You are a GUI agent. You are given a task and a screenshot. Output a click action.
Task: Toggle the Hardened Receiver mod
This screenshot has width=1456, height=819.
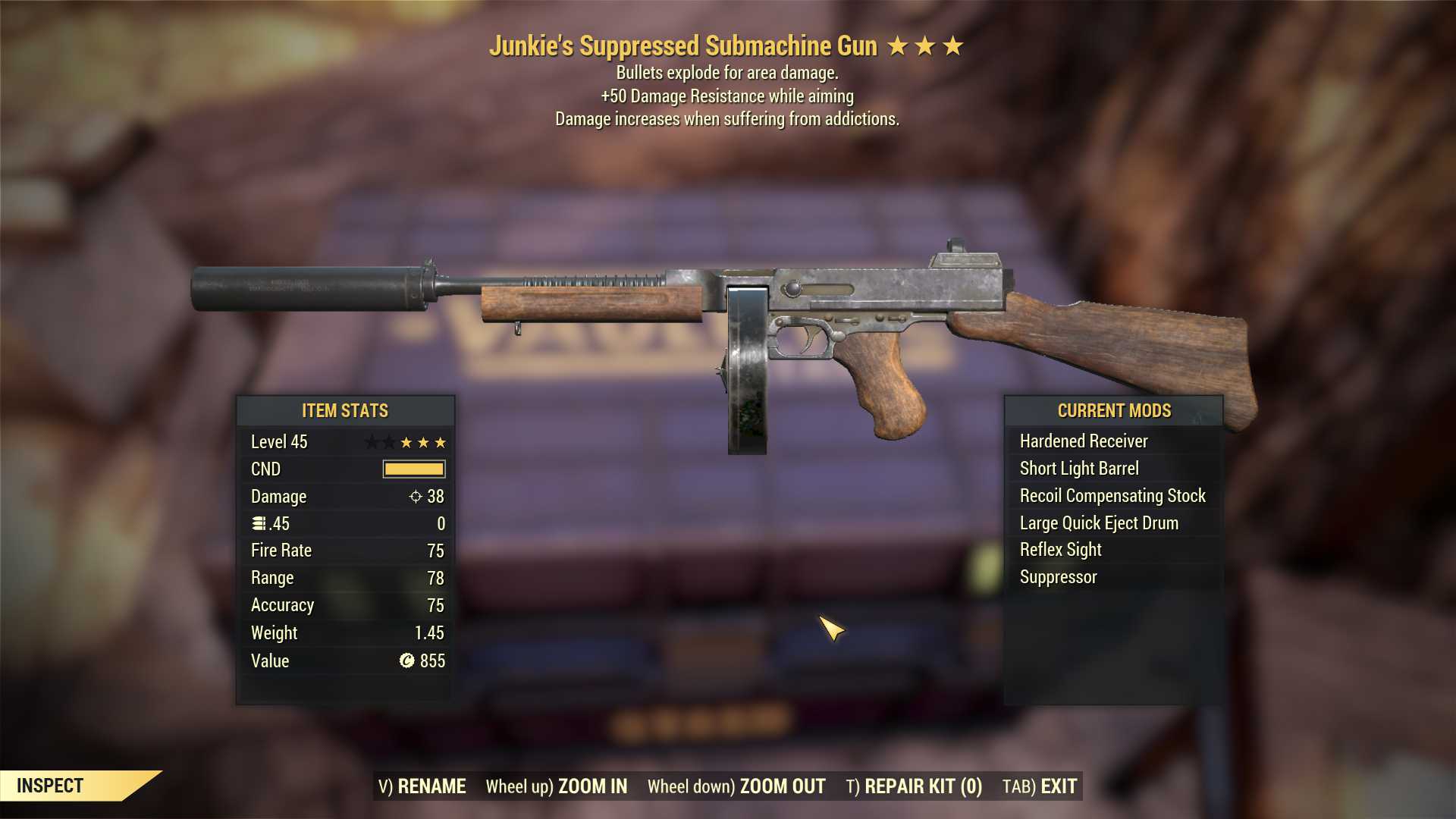[1083, 441]
